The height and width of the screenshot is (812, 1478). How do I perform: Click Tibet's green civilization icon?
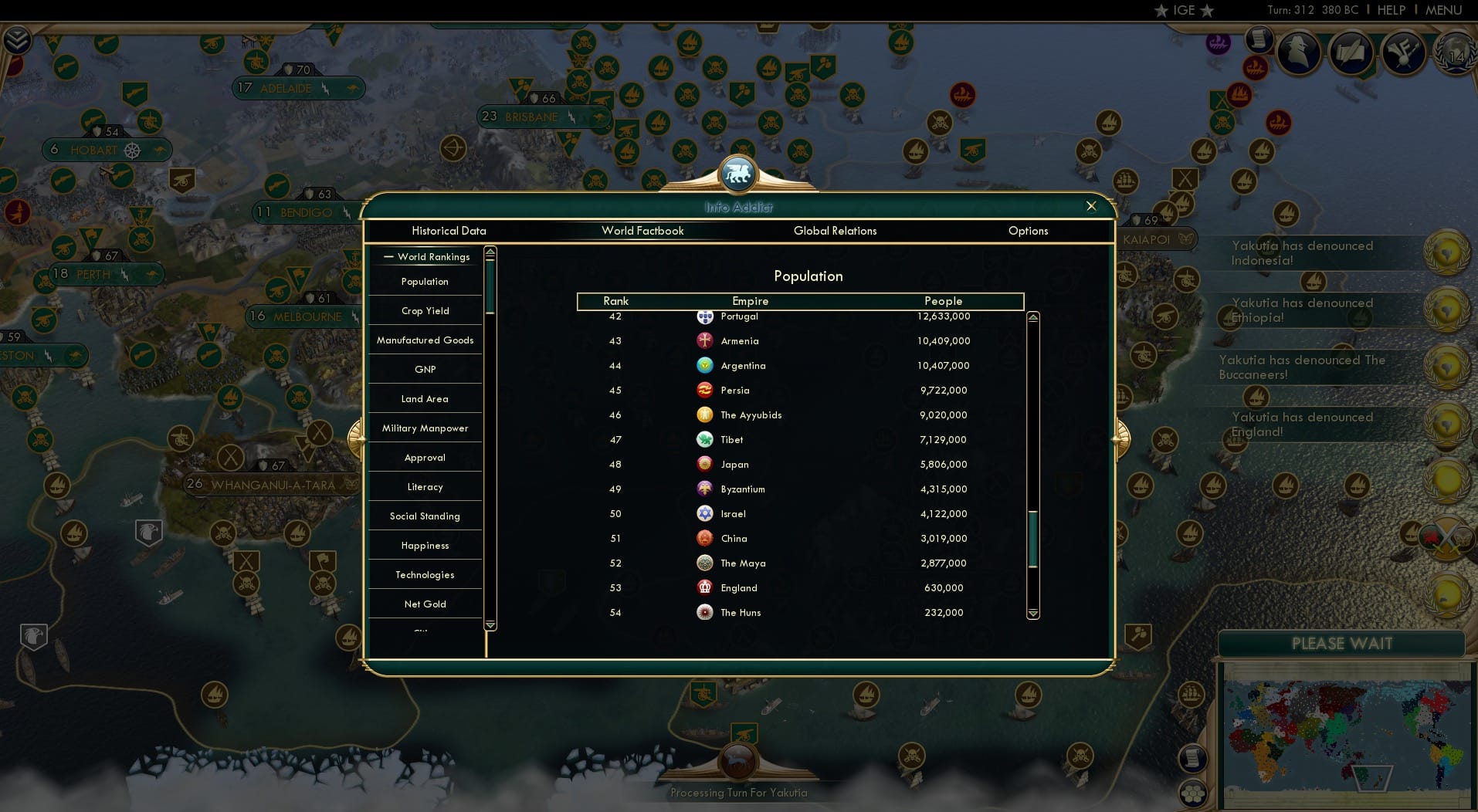(705, 439)
